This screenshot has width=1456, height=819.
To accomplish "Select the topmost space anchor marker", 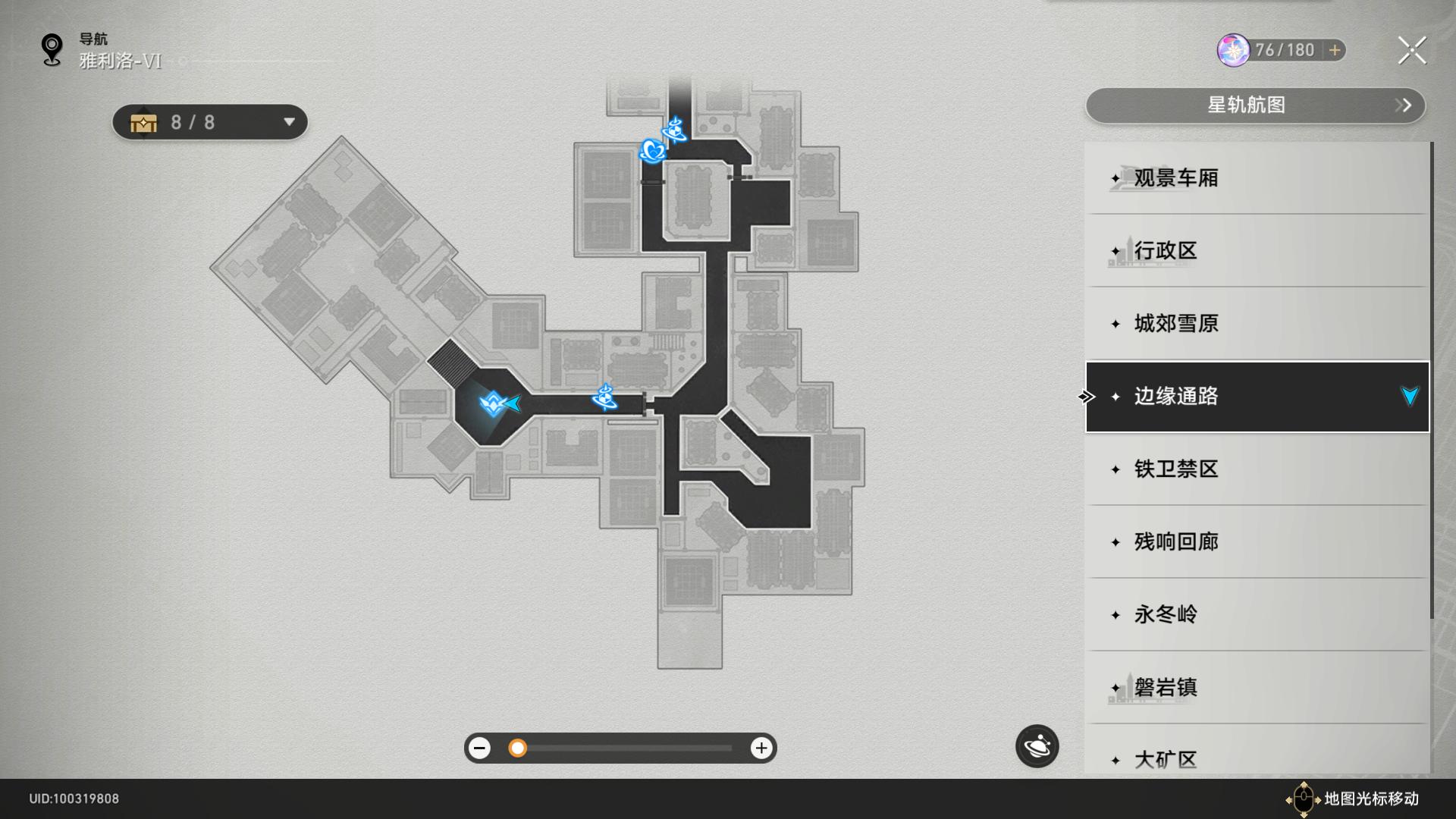I will click(x=674, y=130).
